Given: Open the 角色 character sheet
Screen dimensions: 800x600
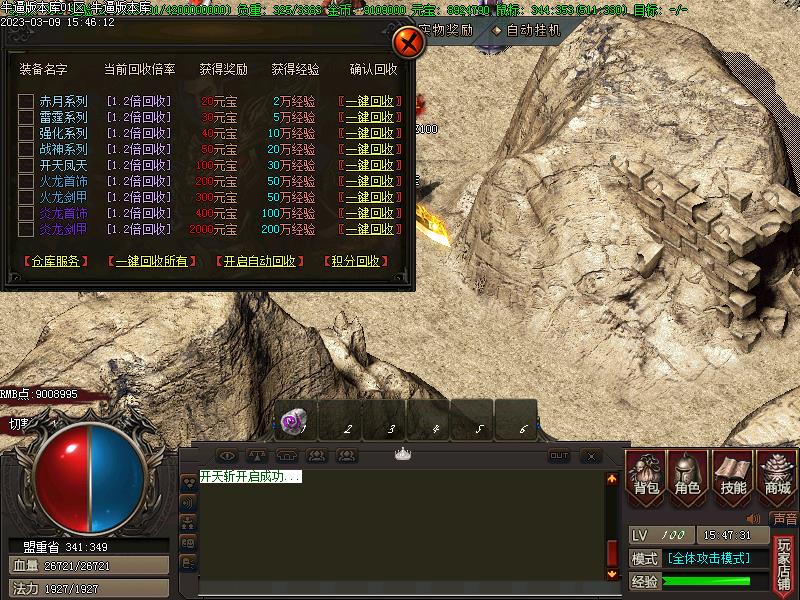Looking at the screenshot, I should [x=689, y=474].
